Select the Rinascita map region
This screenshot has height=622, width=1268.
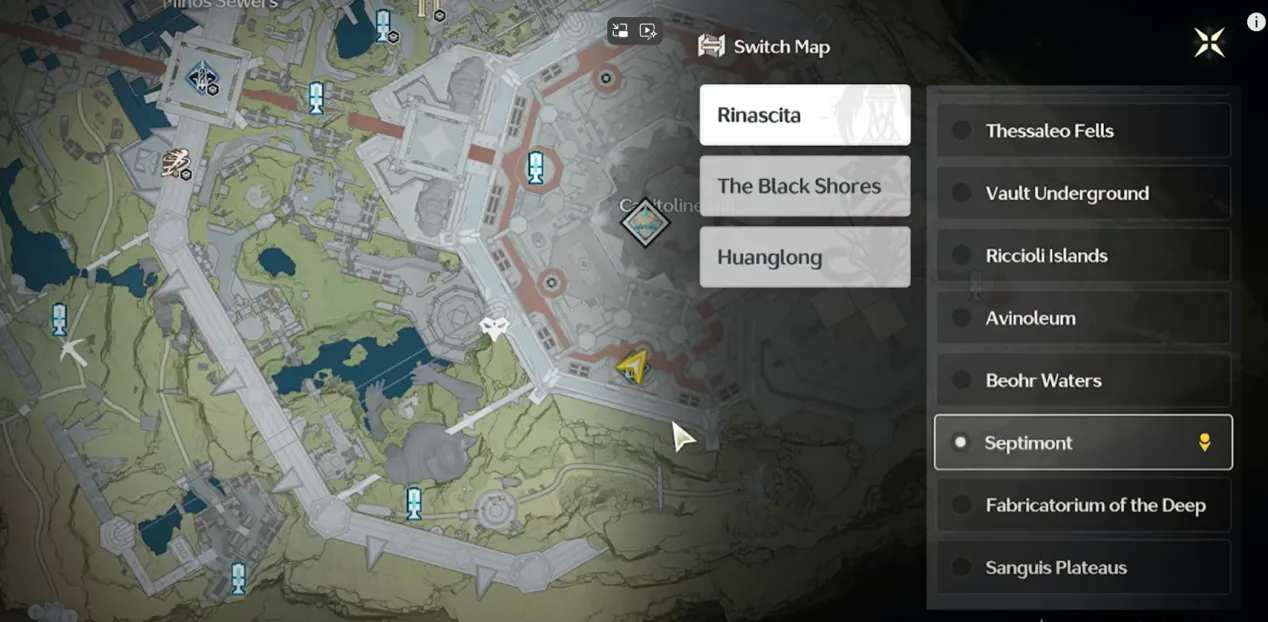pos(804,115)
